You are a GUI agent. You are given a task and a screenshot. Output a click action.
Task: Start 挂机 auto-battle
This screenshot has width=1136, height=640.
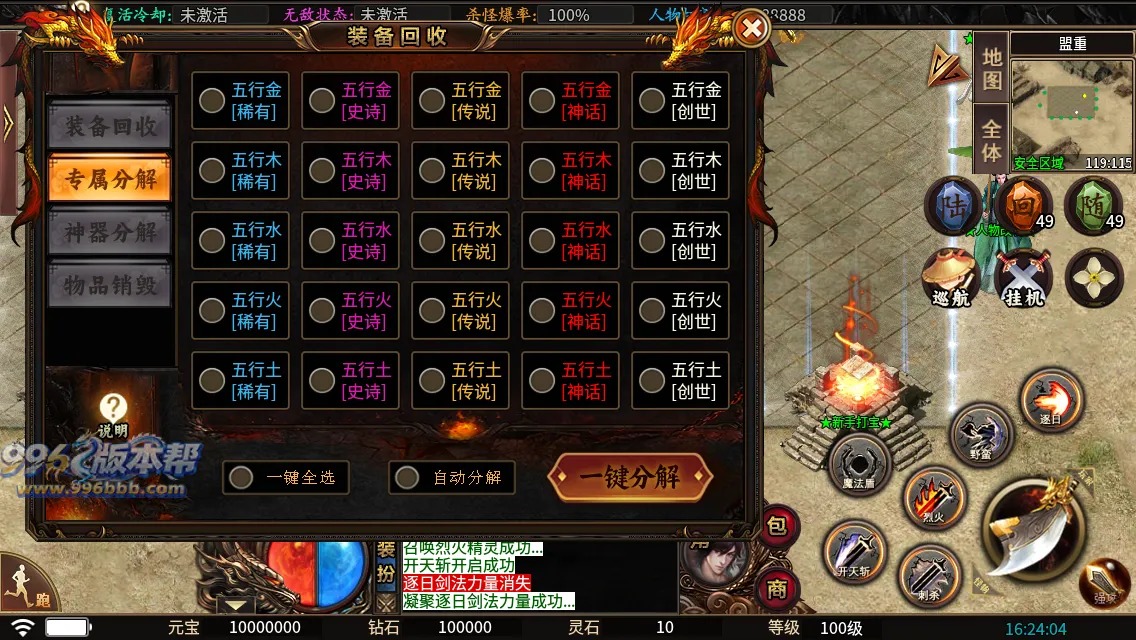(1023, 276)
